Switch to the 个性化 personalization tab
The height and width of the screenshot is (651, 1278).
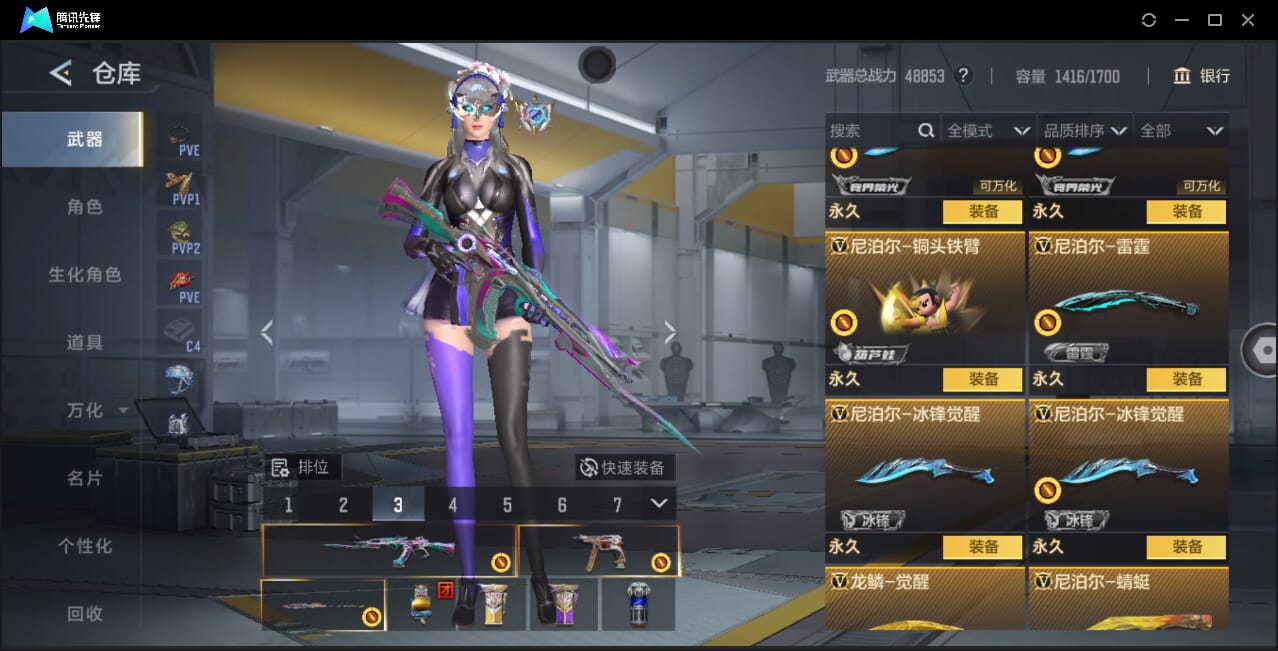point(85,547)
